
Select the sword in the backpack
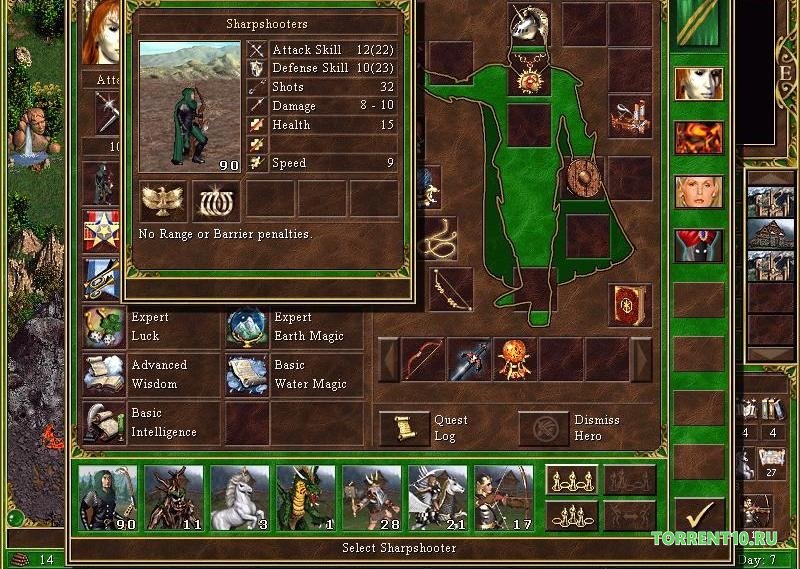tap(470, 359)
